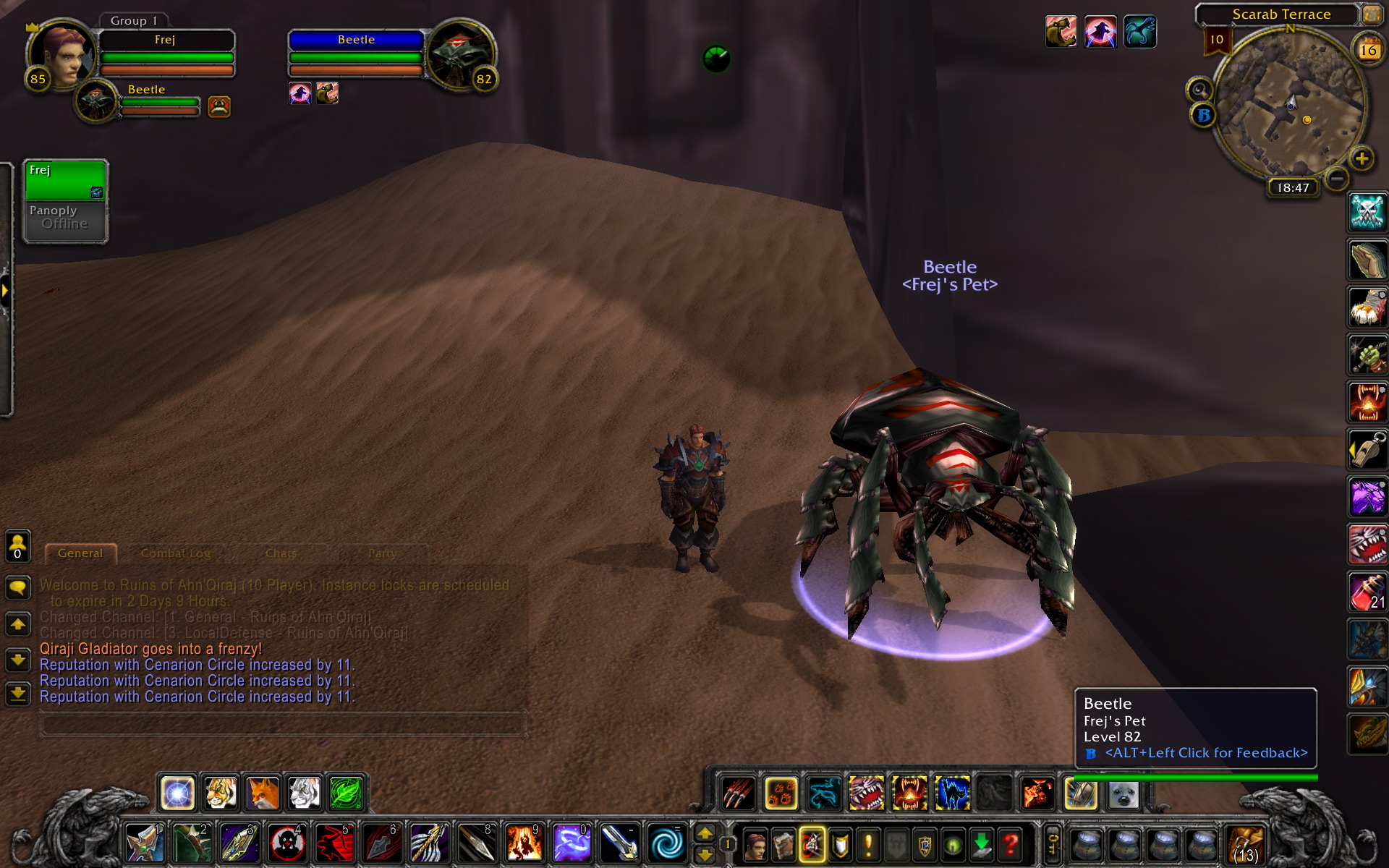Toggle autocast on the glowing pet claw ability
Screen dimensions: 1389x868
pos(781,793)
